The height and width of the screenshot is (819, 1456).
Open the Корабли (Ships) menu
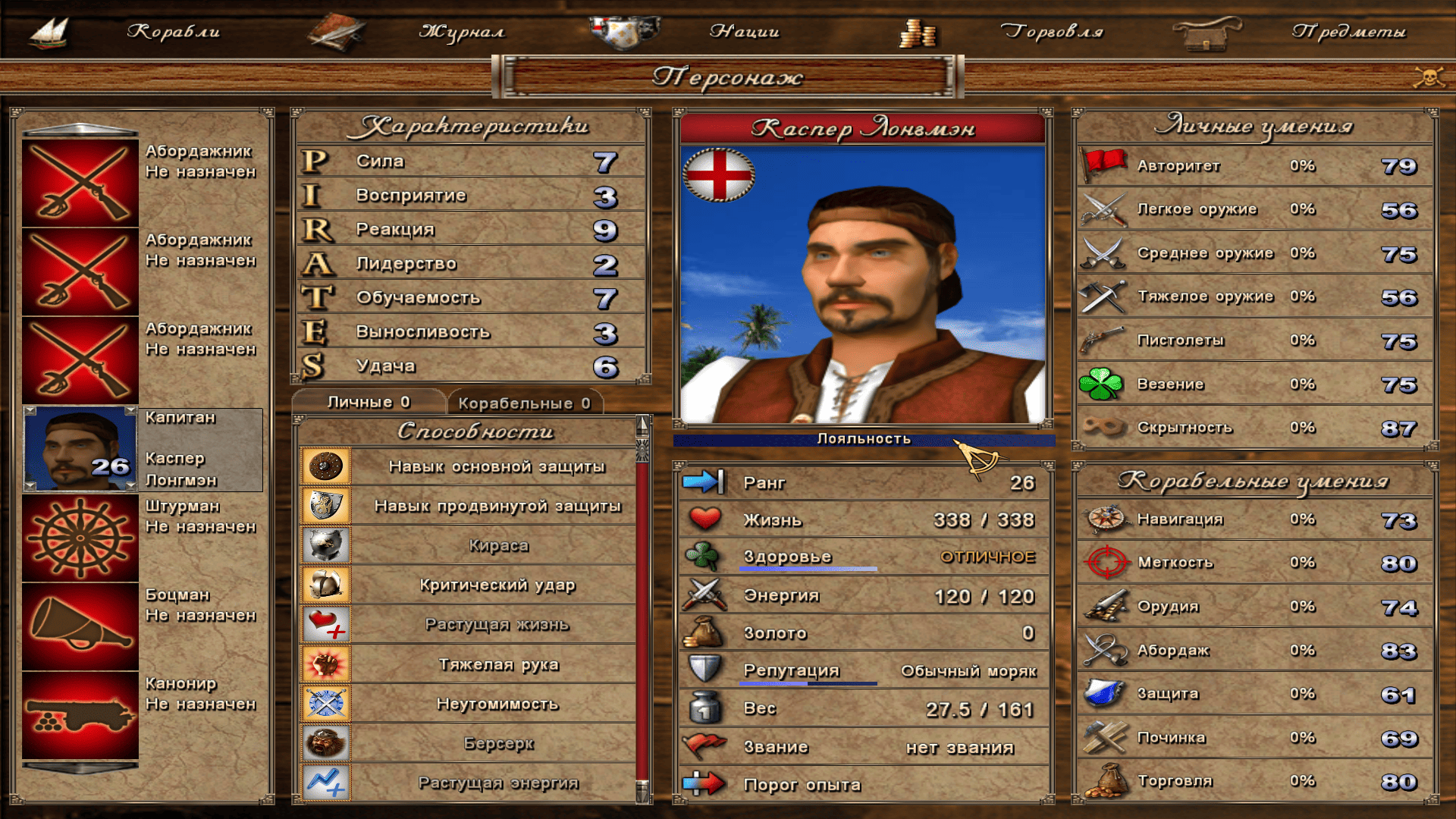point(173,32)
